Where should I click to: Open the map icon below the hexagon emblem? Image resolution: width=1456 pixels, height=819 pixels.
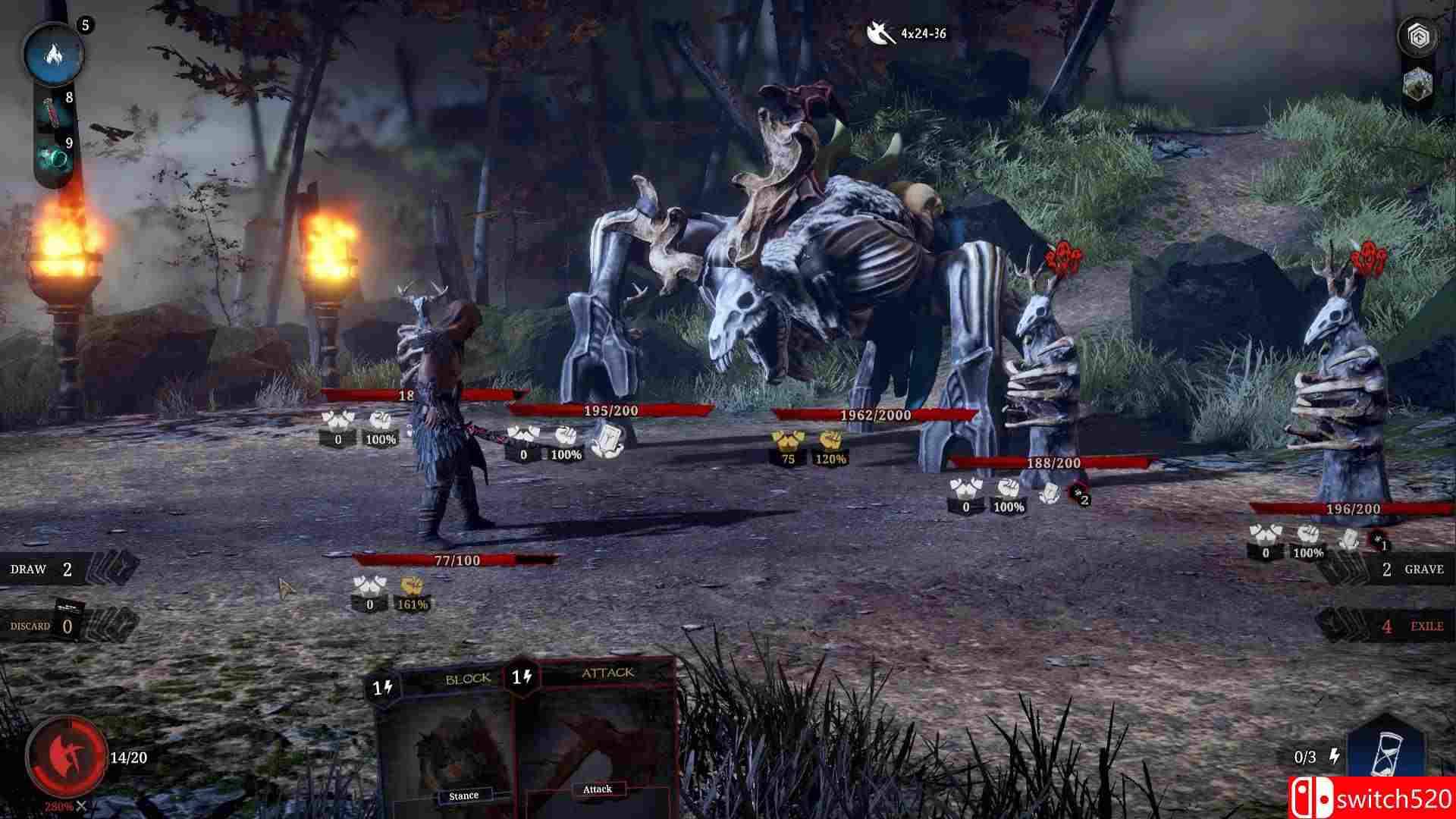[x=1417, y=83]
